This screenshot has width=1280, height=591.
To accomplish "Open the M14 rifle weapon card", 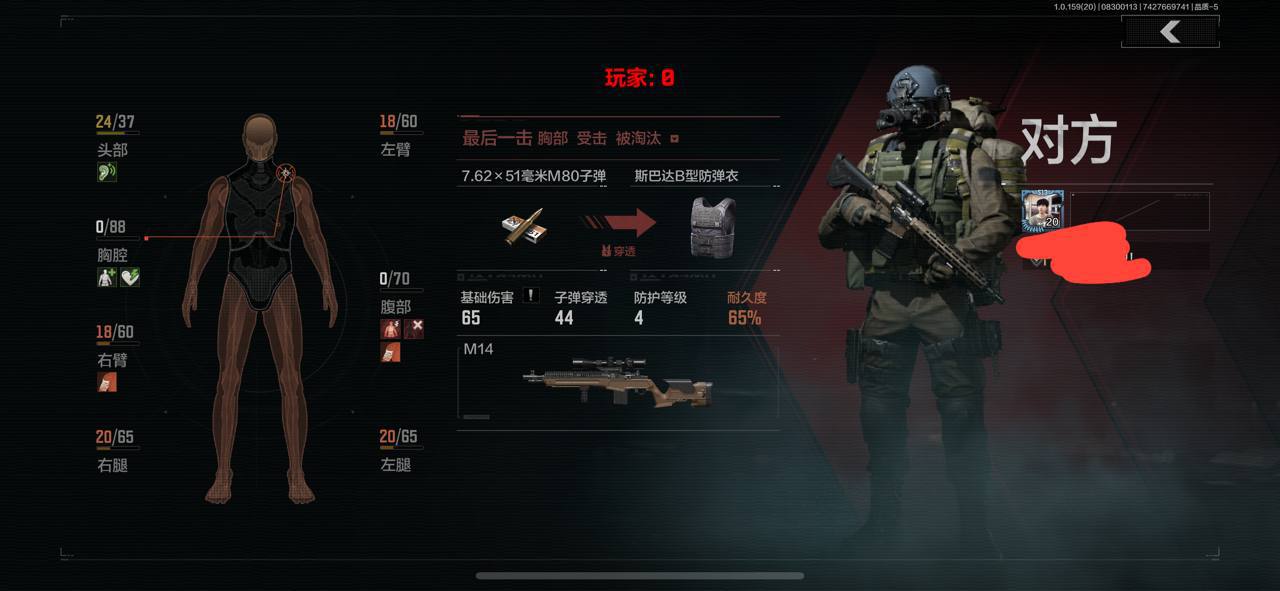I will 617,380.
